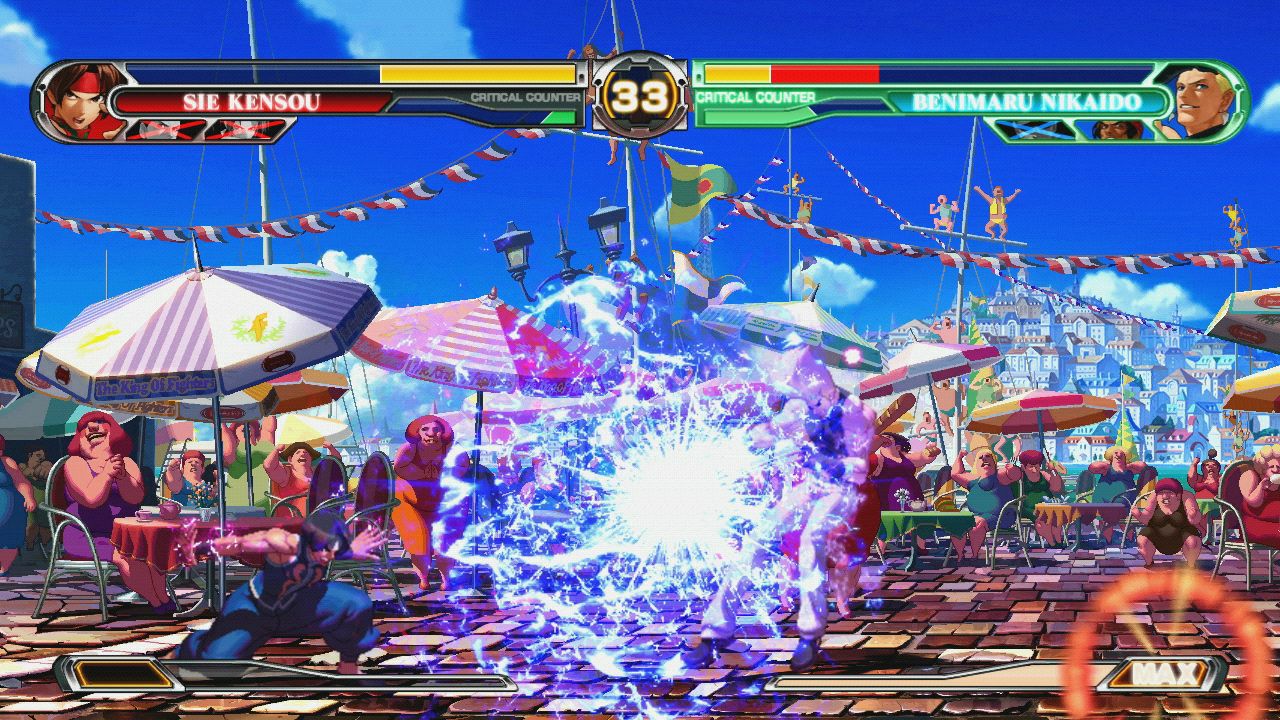The width and height of the screenshot is (1280, 720).
Task: Click Benimaru's red health bar
Action: 823,74
